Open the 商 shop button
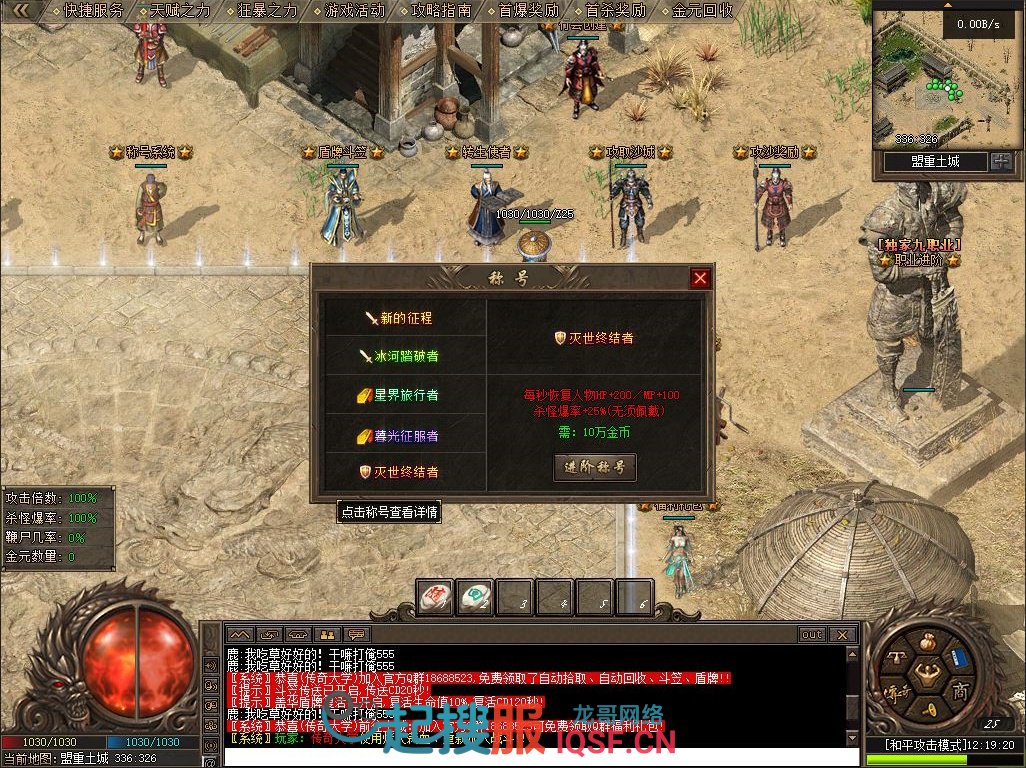The width and height of the screenshot is (1026, 768). (959, 692)
